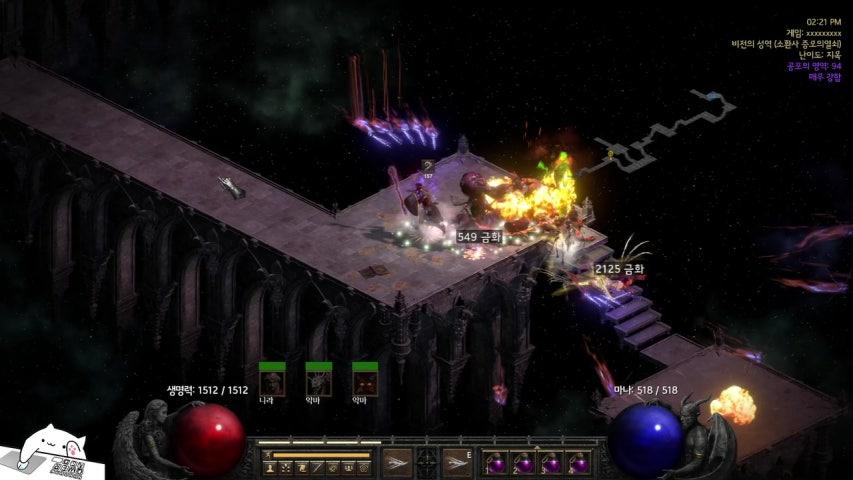Toggle run/walk icon beside the stamina bar
The image size is (853, 480).
pos(268,455)
